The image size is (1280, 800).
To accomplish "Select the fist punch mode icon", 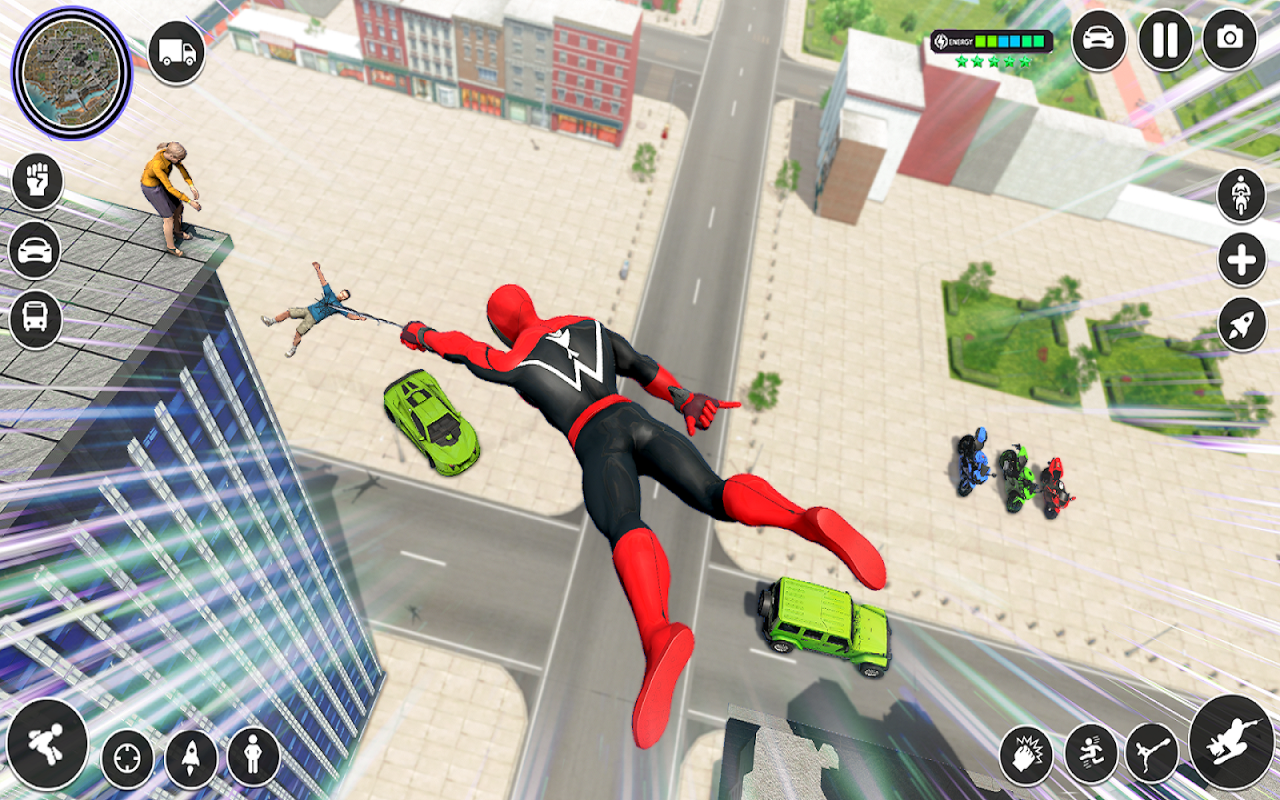I will (x=36, y=182).
